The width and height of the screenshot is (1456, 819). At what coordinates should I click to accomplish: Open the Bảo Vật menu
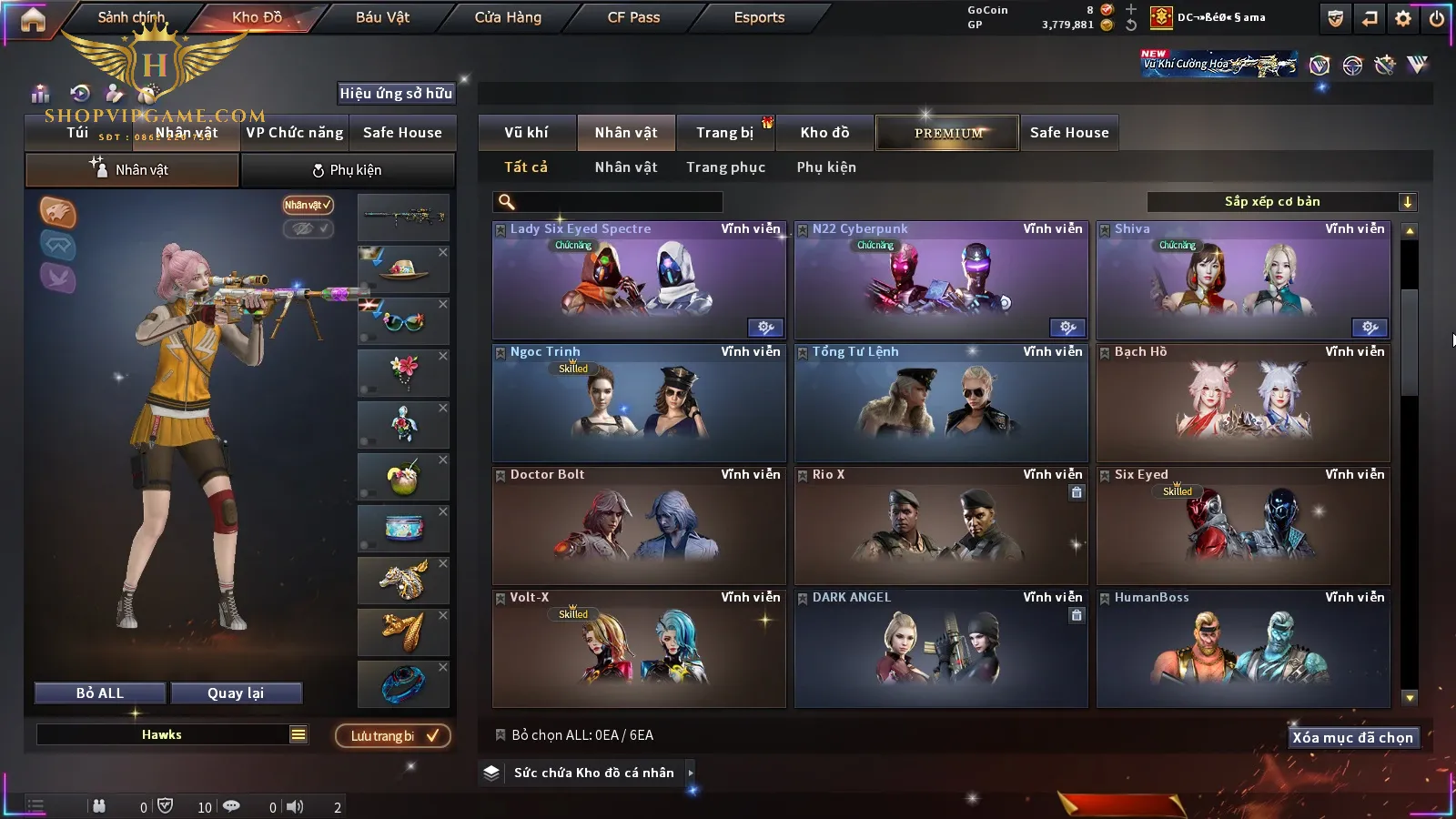pos(382,17)
